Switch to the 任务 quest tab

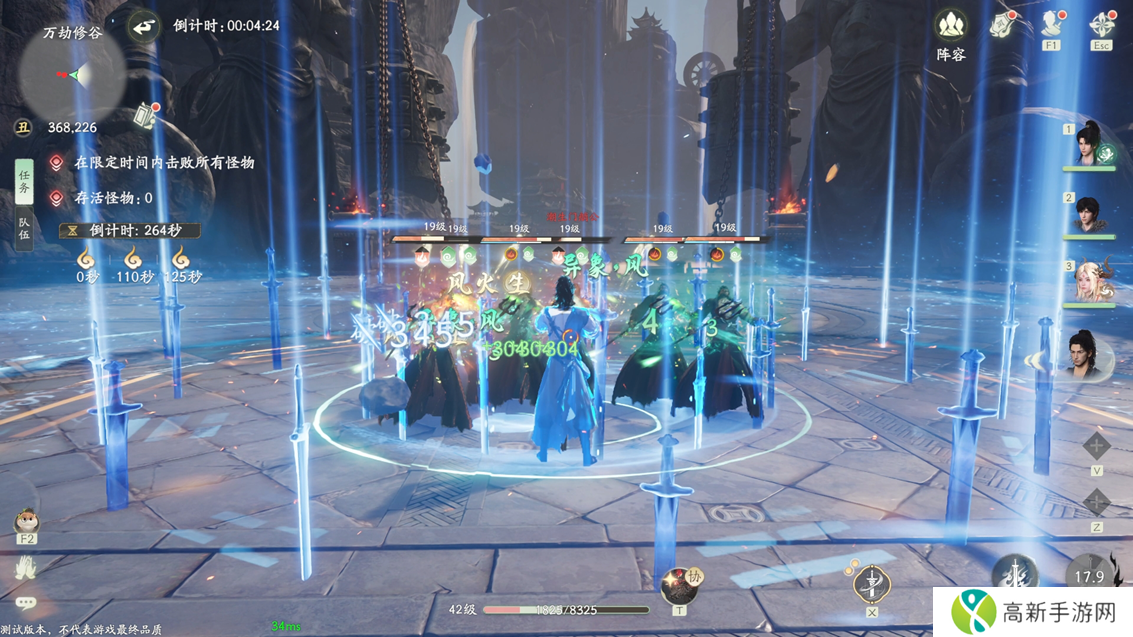(x=24, y=180)
